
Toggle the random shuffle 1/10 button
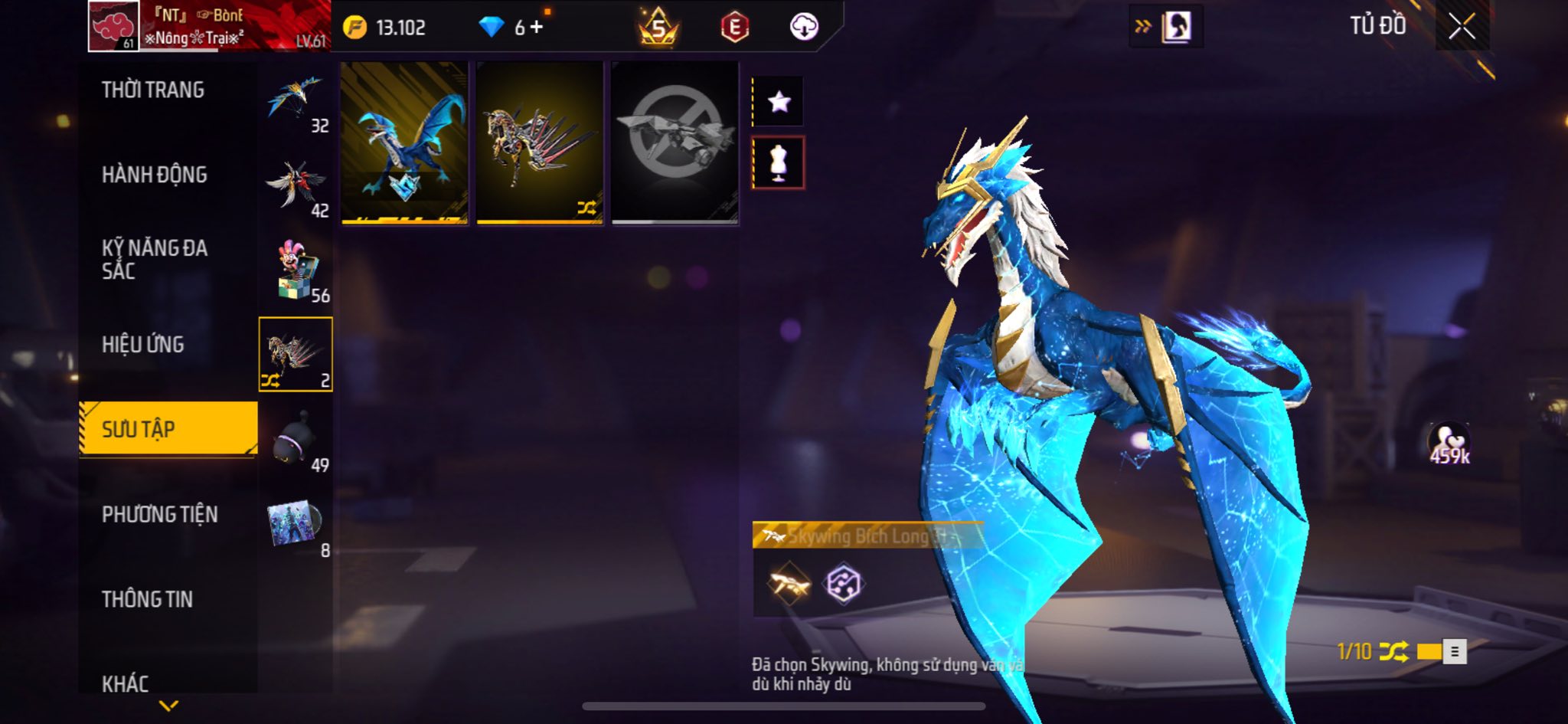[1393, 652]
